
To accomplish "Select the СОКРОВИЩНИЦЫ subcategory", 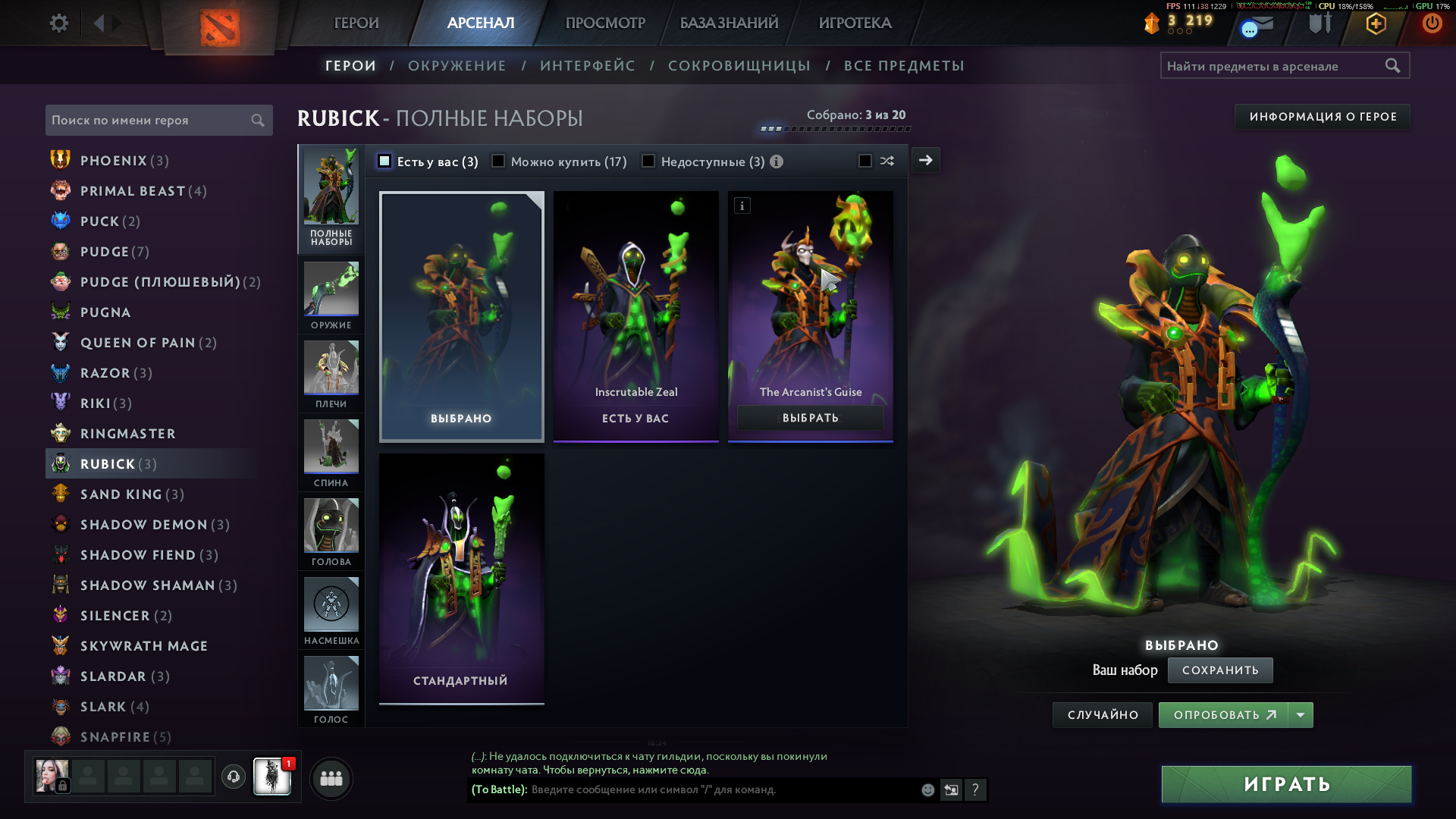I will click(x=739, y=66).
